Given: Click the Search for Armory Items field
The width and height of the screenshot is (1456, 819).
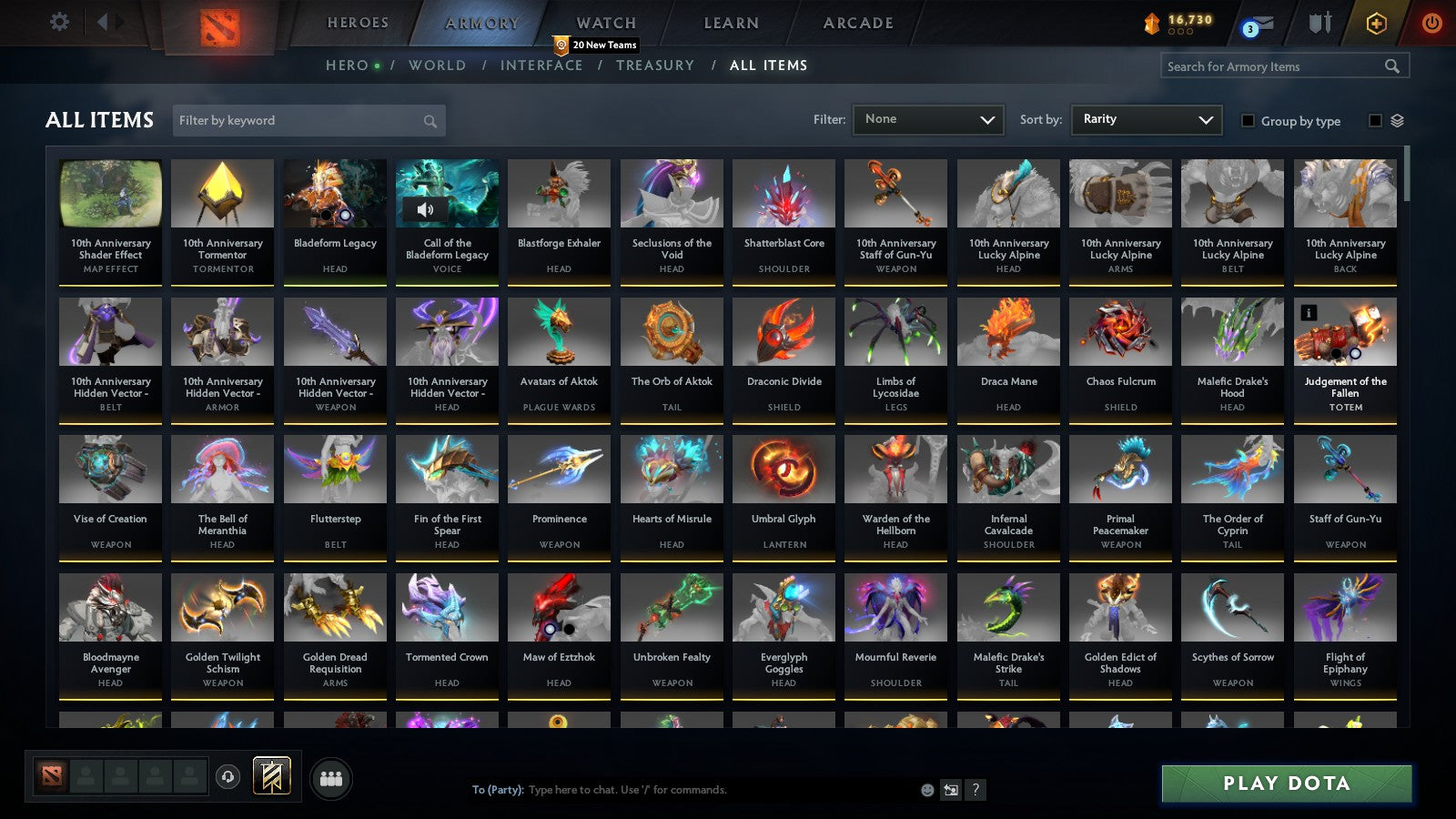Looking at the screenshot, I should pyautogui.click(x=1274, y=66).
